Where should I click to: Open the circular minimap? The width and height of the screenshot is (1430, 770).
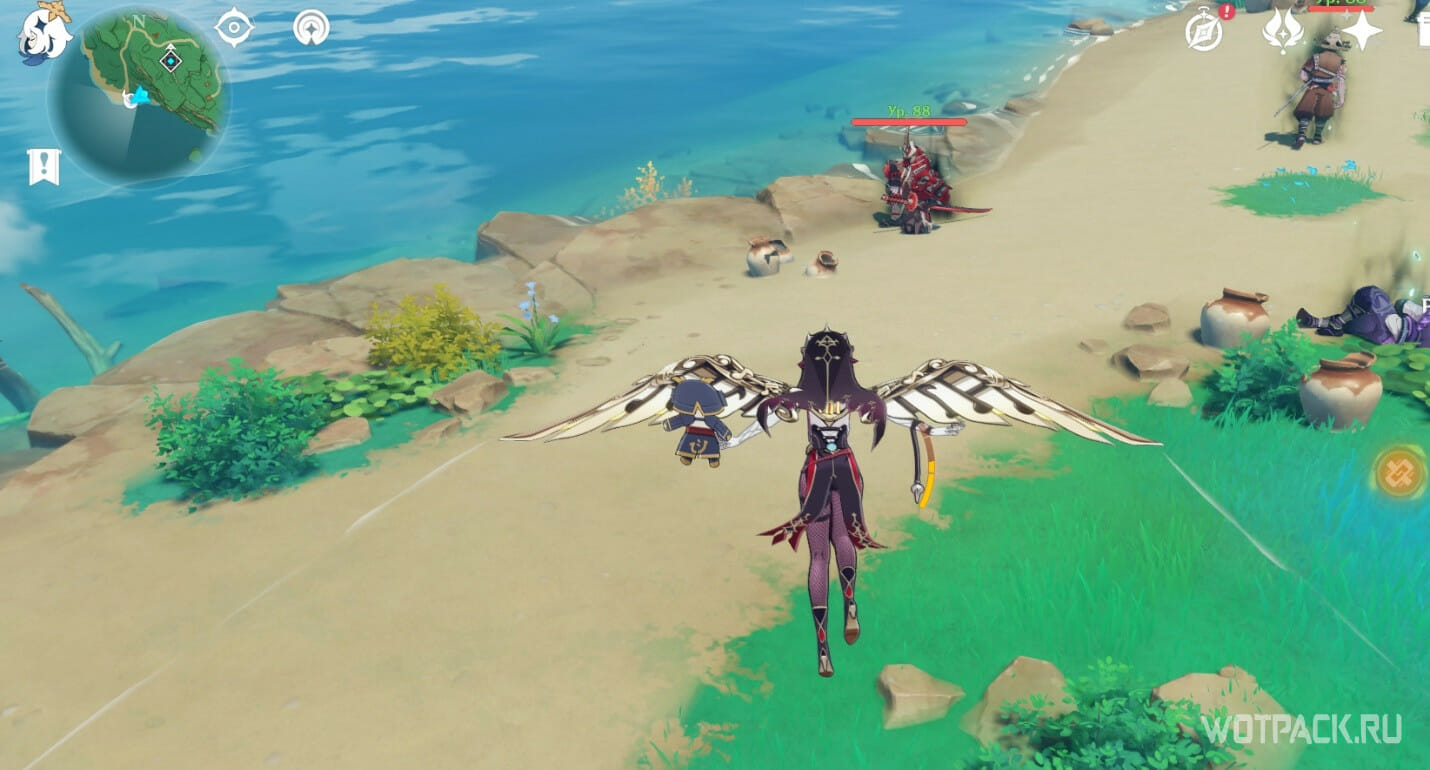click(138, 95)
